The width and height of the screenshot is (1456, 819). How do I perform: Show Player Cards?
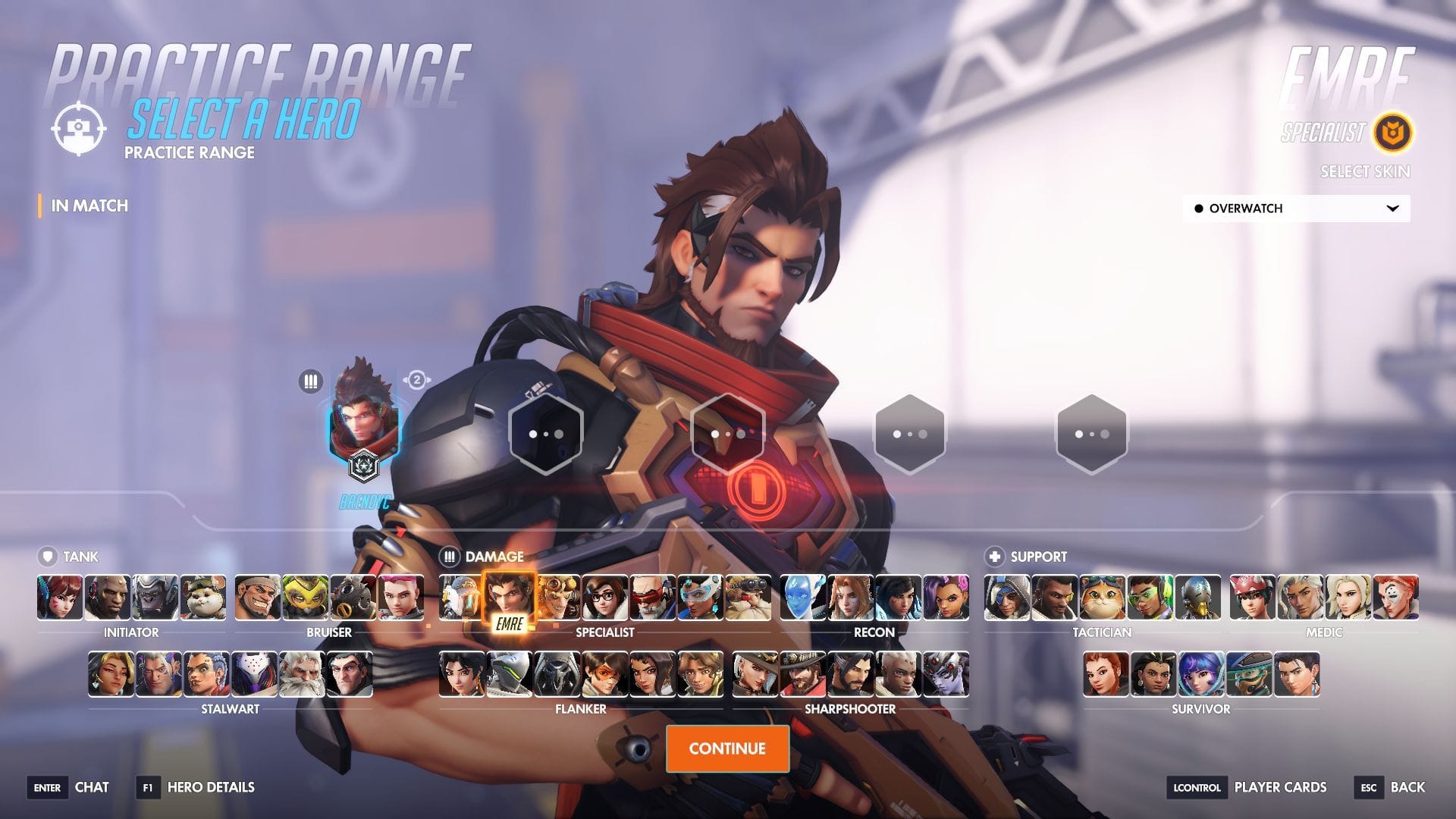click(1280, 787)
